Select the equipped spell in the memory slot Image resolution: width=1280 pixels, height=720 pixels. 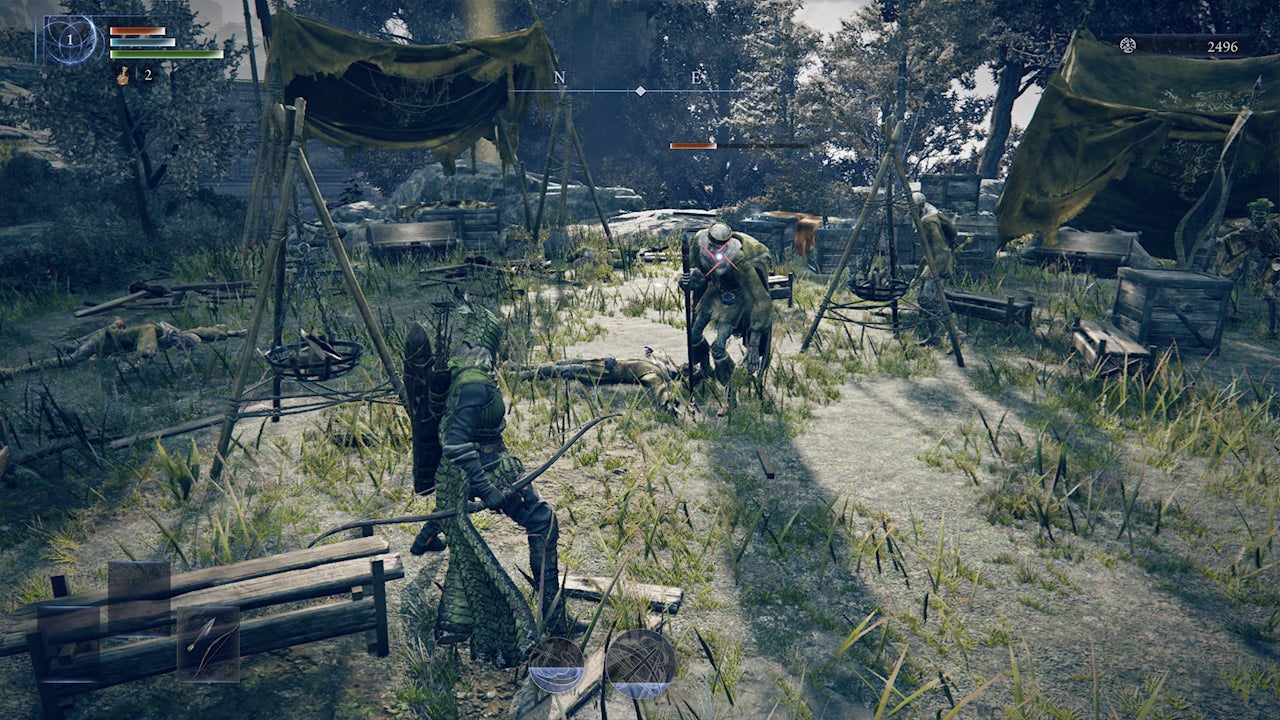coord(70,40)
